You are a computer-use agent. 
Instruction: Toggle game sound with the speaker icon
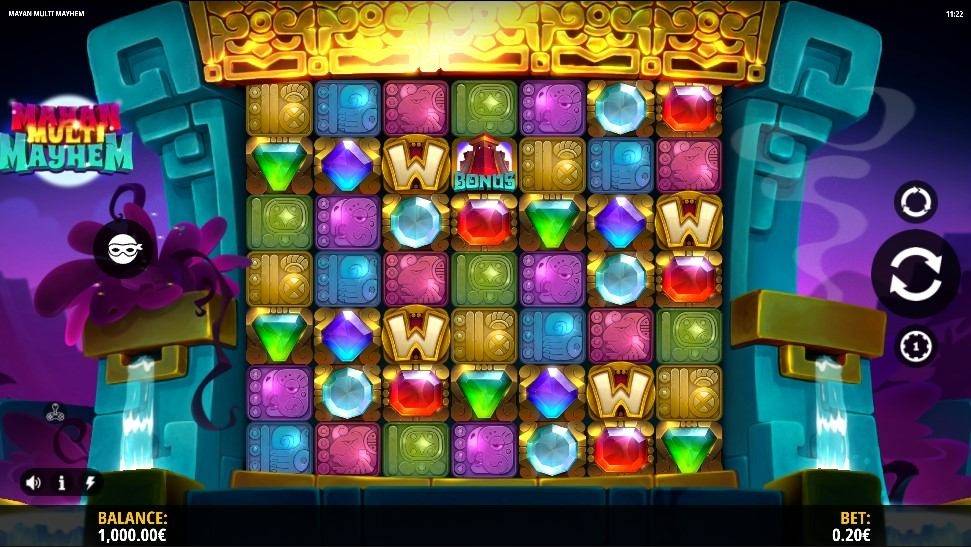pyautogui.click(x=33, y=483)
